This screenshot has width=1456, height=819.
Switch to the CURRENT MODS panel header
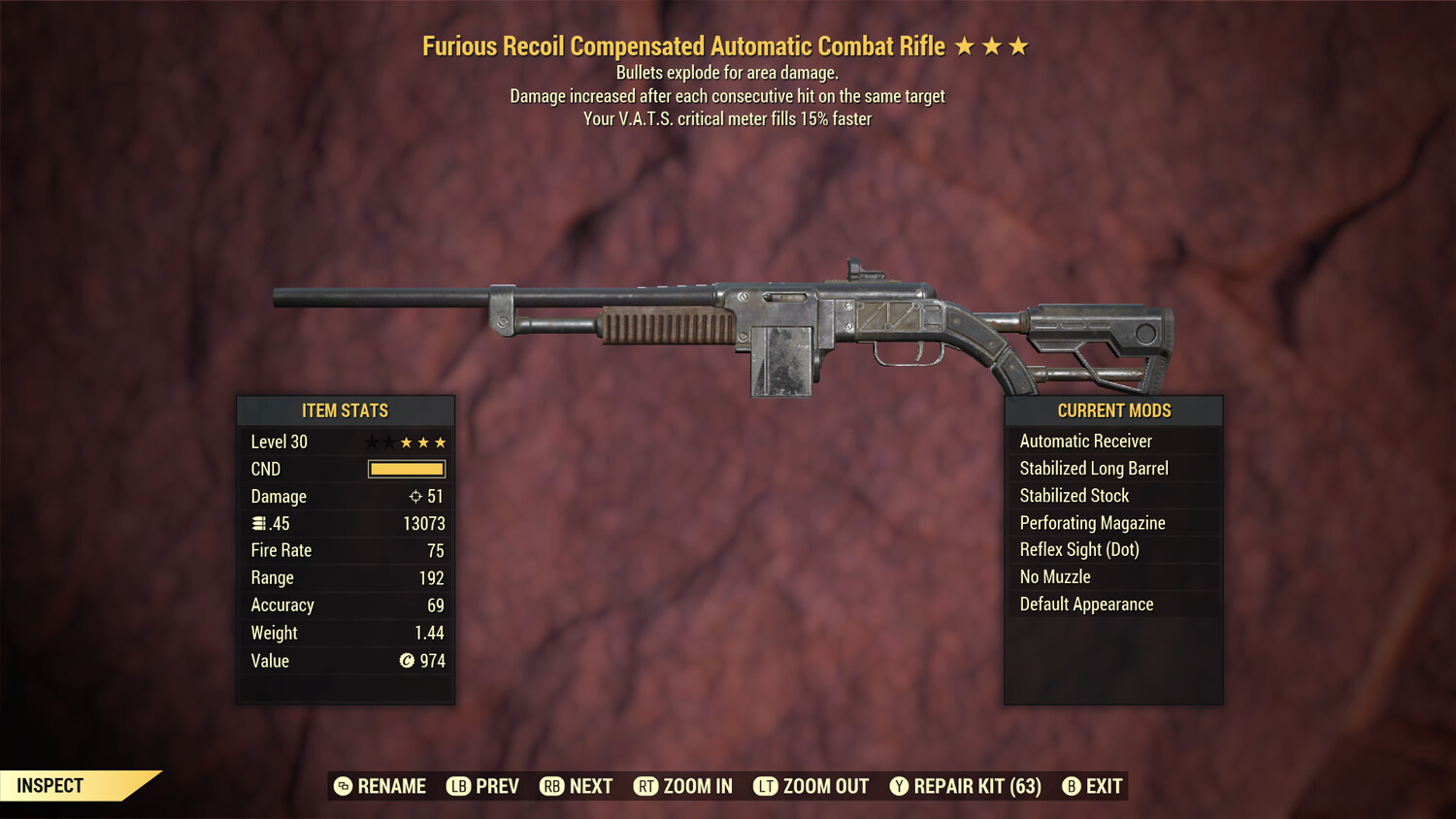tap(1113, 409)
